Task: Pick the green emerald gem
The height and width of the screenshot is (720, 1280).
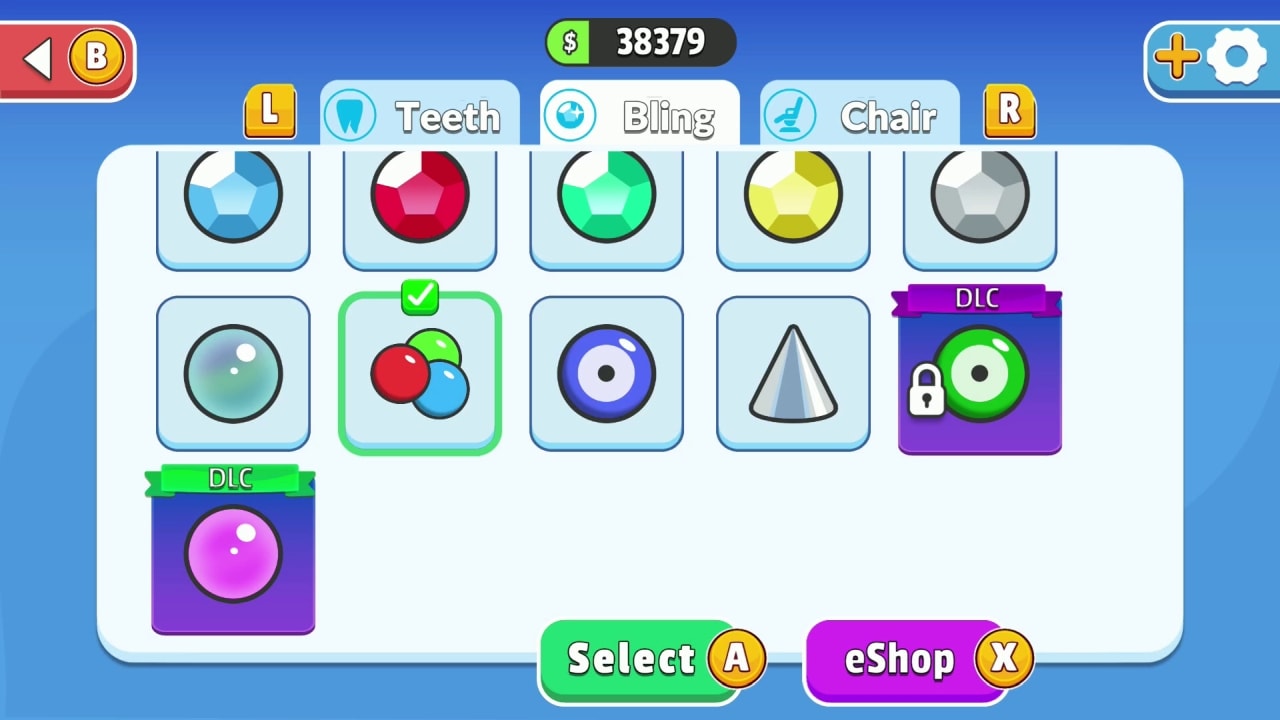Action: [x=606, y=197]
